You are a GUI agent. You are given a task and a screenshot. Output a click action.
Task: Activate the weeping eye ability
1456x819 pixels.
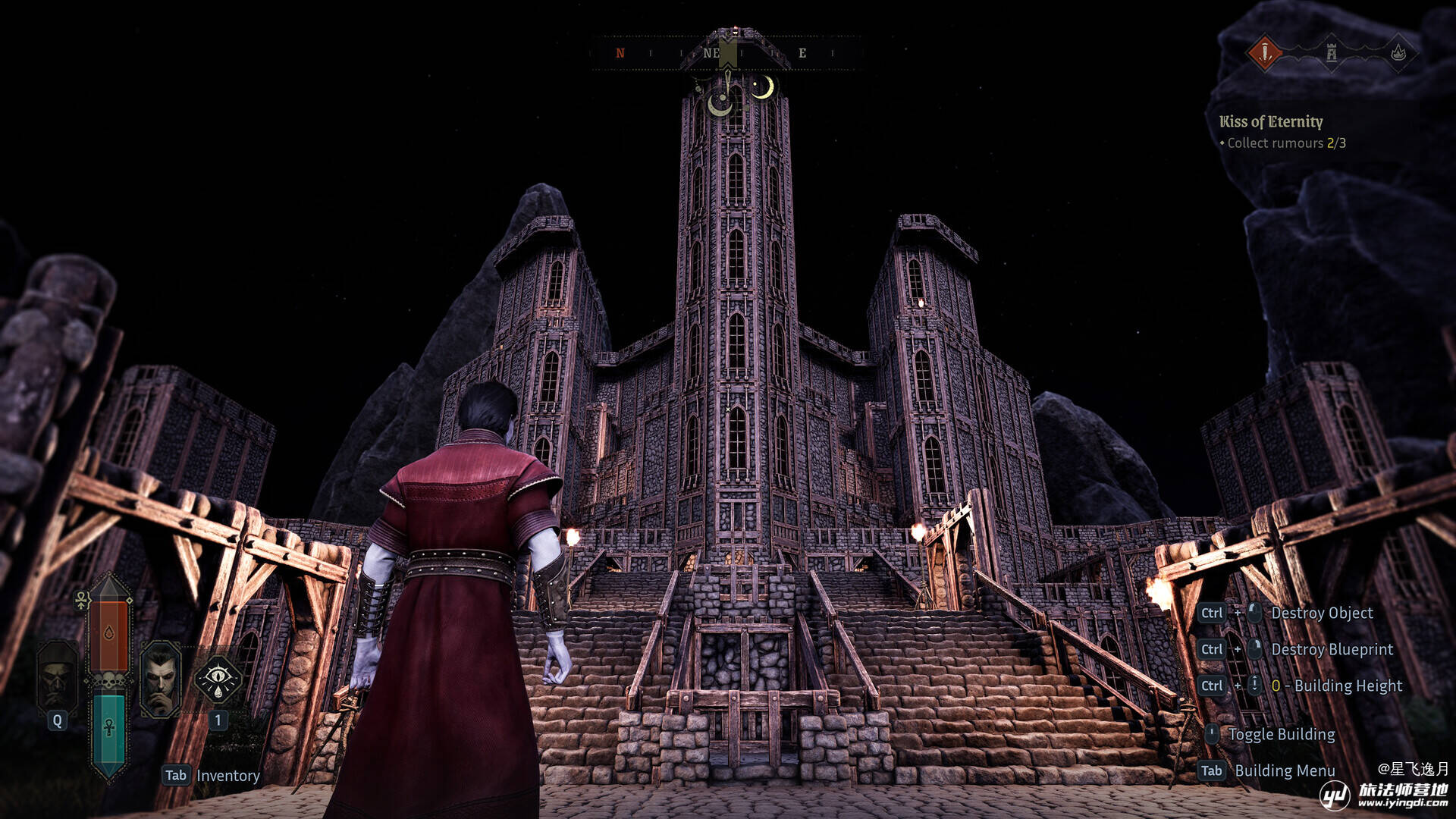[x=218, y=679]
